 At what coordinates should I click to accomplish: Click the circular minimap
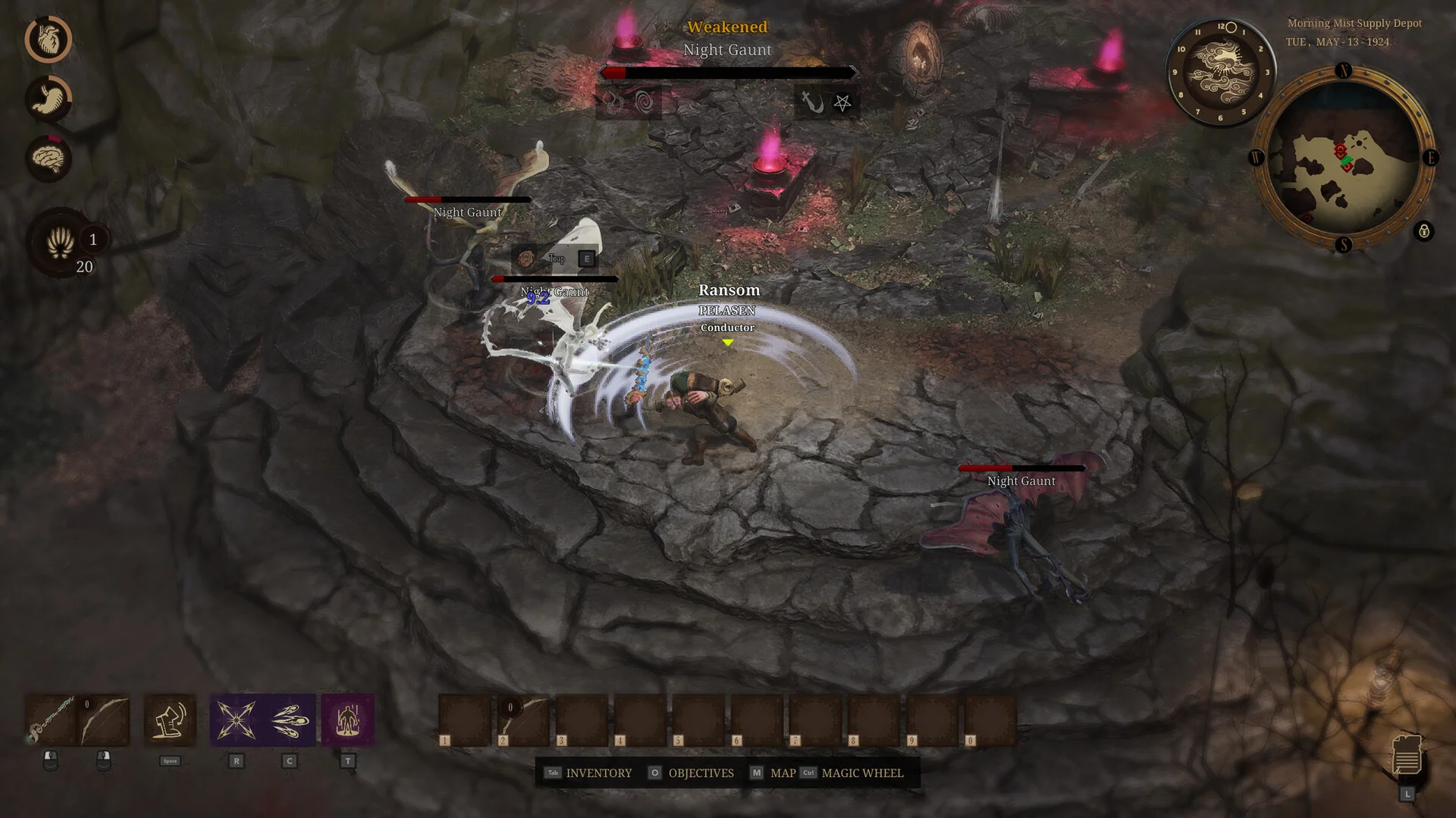tap(1342, 158)
